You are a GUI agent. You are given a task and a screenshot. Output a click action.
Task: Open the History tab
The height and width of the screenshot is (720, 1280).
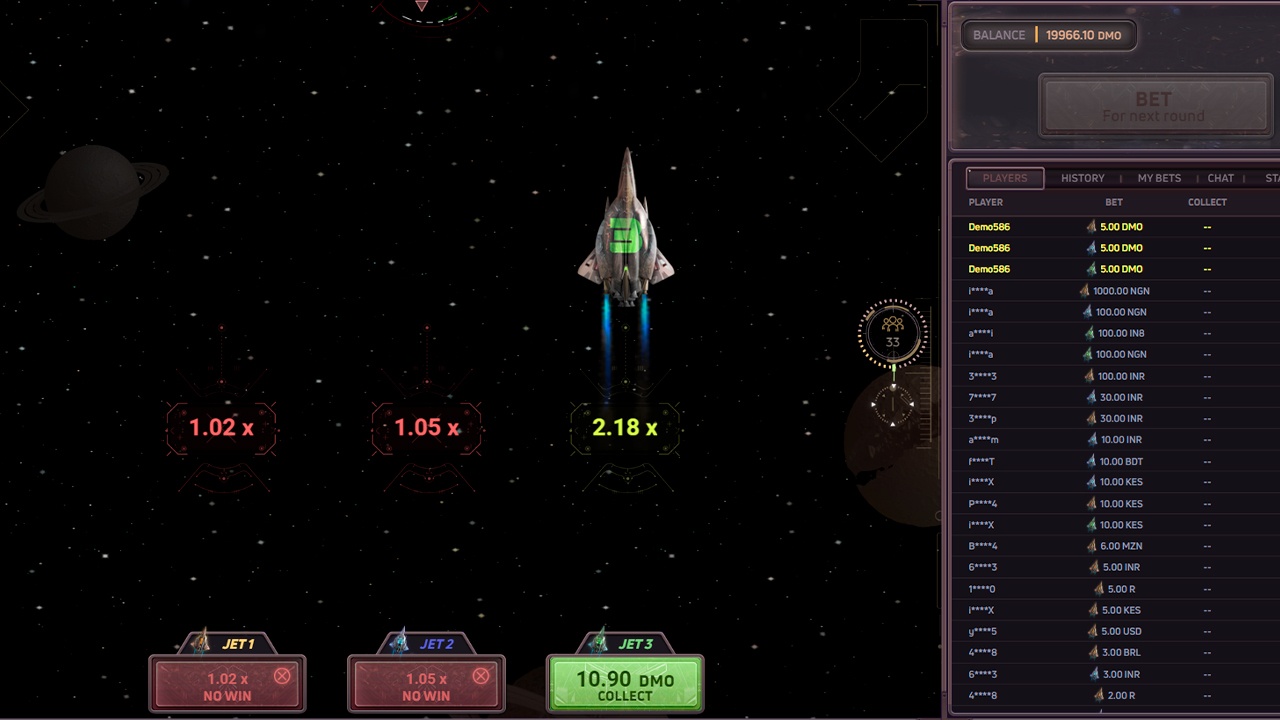[x=1082, y=178]
